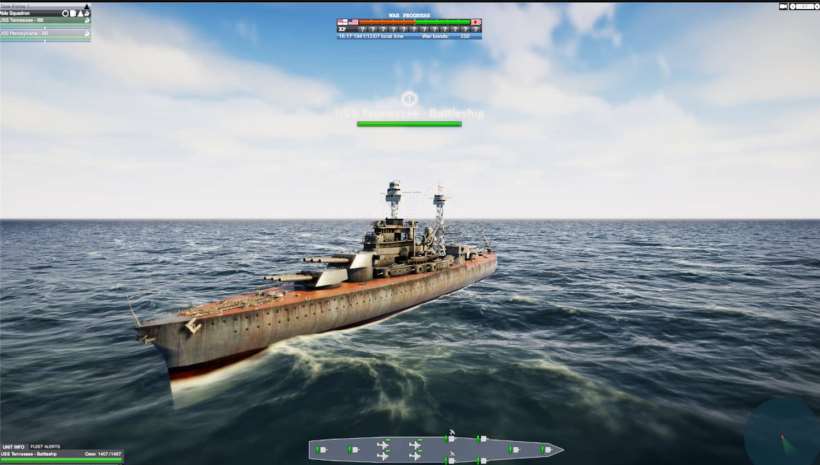The image size is (820, 465).
Task: Open the Unit Info tab
Action: (13, 446)
